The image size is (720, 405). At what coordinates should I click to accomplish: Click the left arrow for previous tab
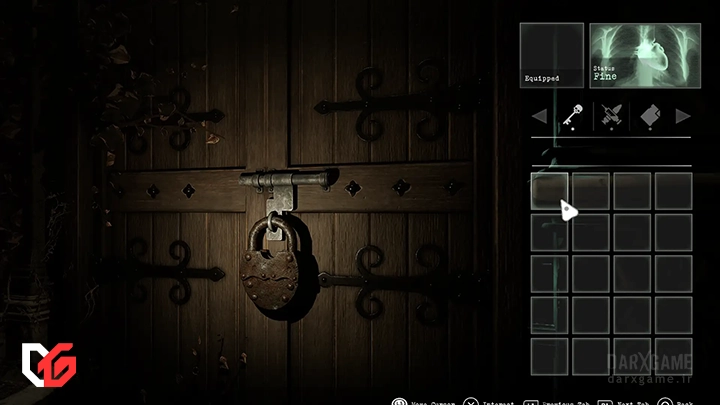point(539,117)
